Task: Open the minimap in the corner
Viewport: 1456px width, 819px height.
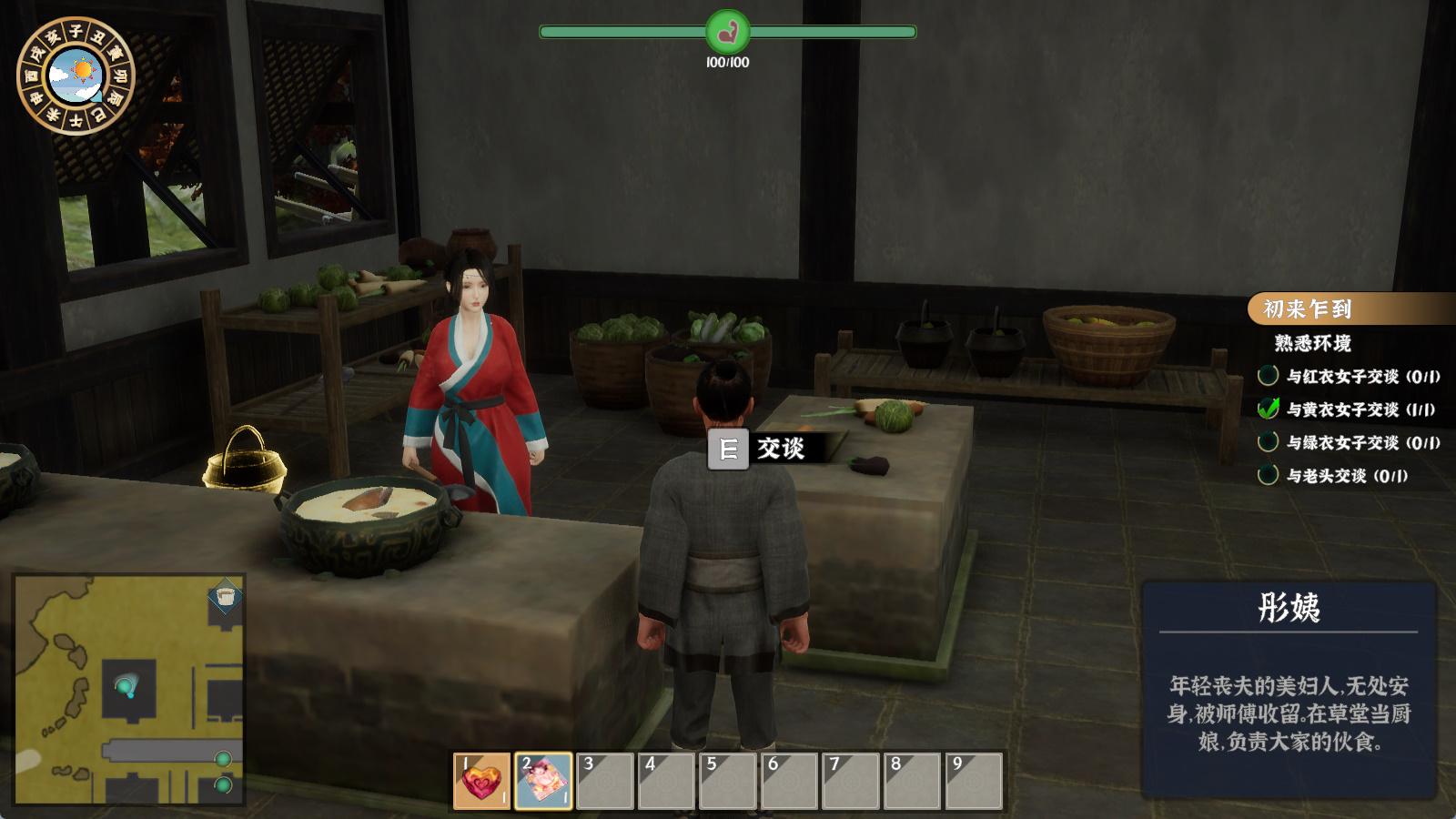Action: [129, 689]
